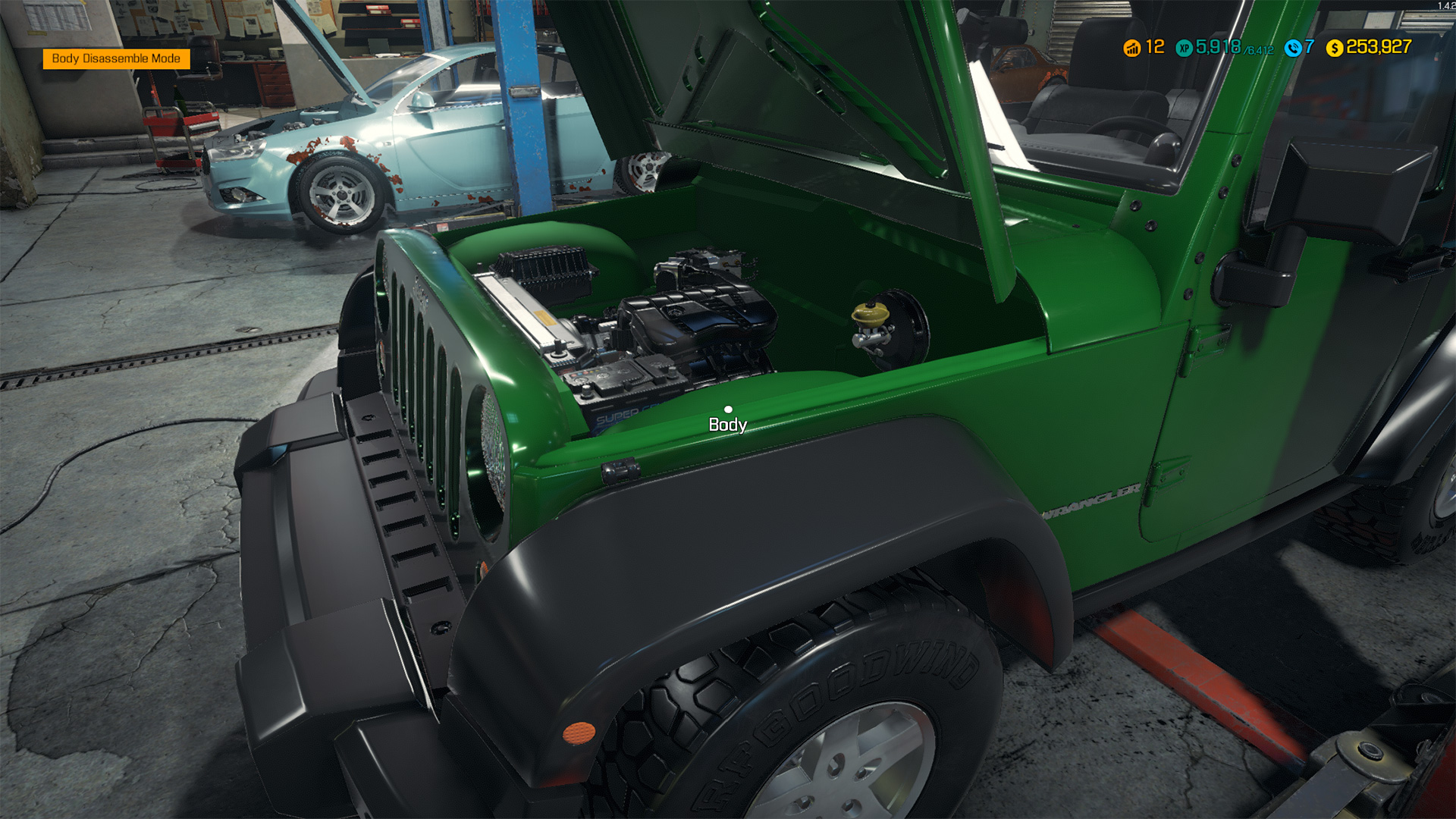
Task: Select the phone counter showing 7
Action: (1310, 48)
